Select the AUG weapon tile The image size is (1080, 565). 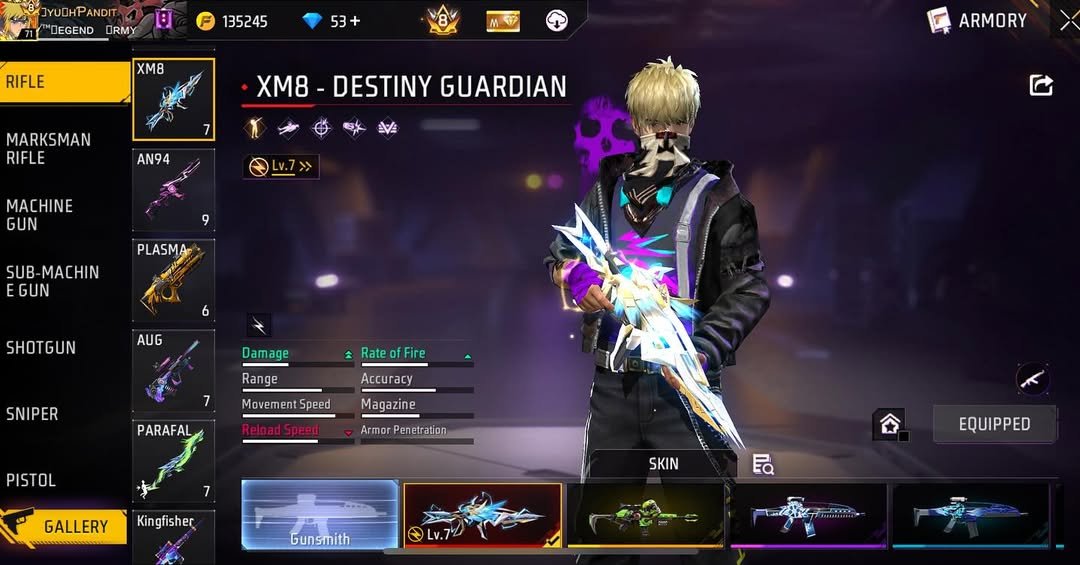pyautogui.click(x=173, y=371)
